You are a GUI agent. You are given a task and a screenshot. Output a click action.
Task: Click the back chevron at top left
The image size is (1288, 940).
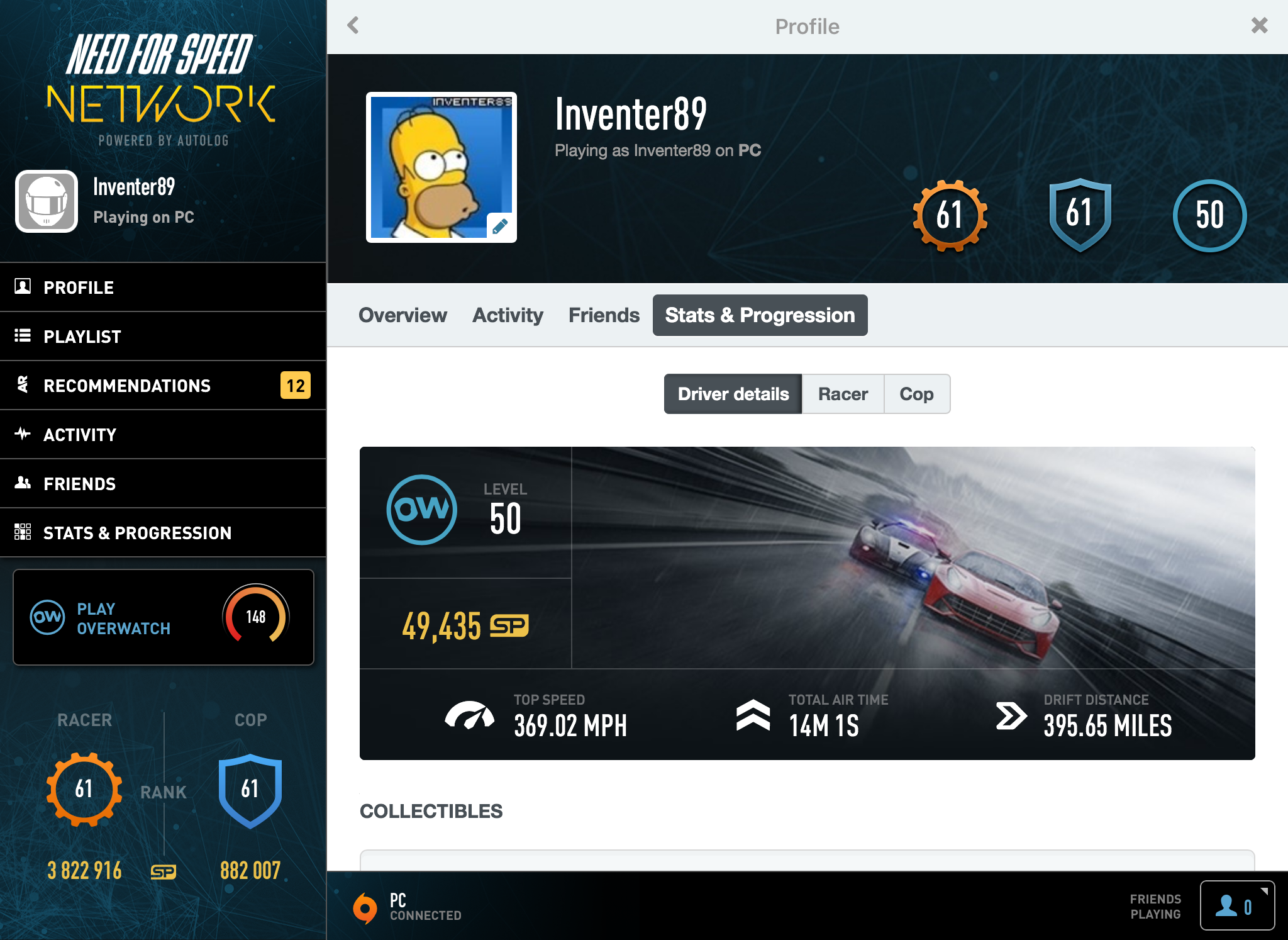coord(353,26)
